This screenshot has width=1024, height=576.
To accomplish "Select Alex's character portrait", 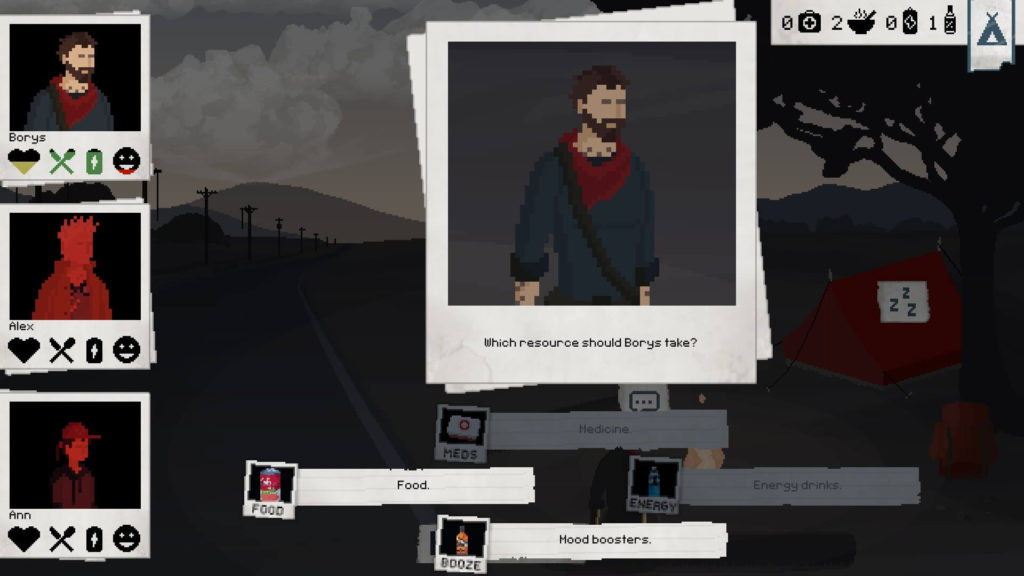I will [x=76, y=266].
